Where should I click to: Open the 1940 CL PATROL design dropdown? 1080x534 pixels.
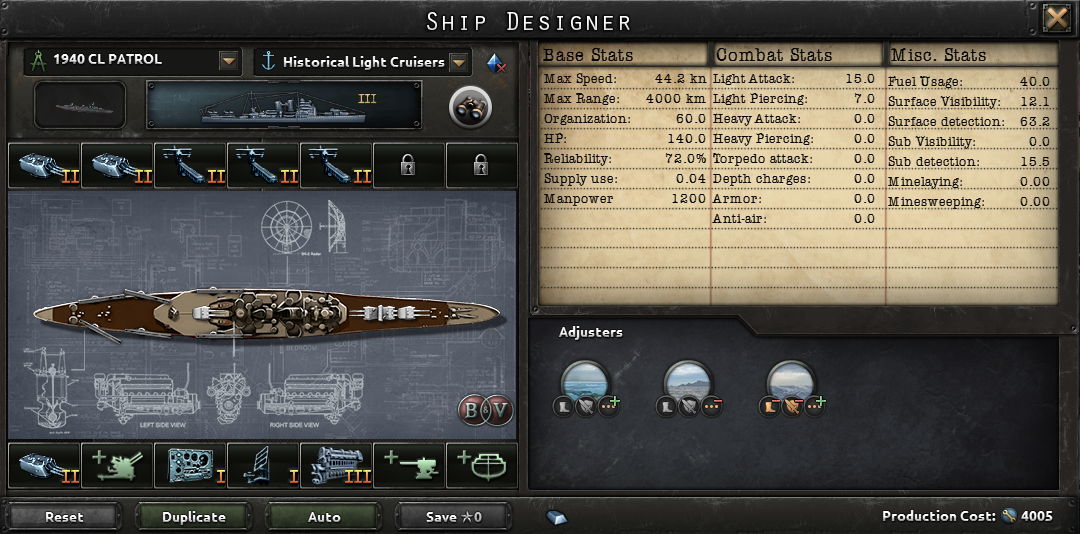(230, 62)
